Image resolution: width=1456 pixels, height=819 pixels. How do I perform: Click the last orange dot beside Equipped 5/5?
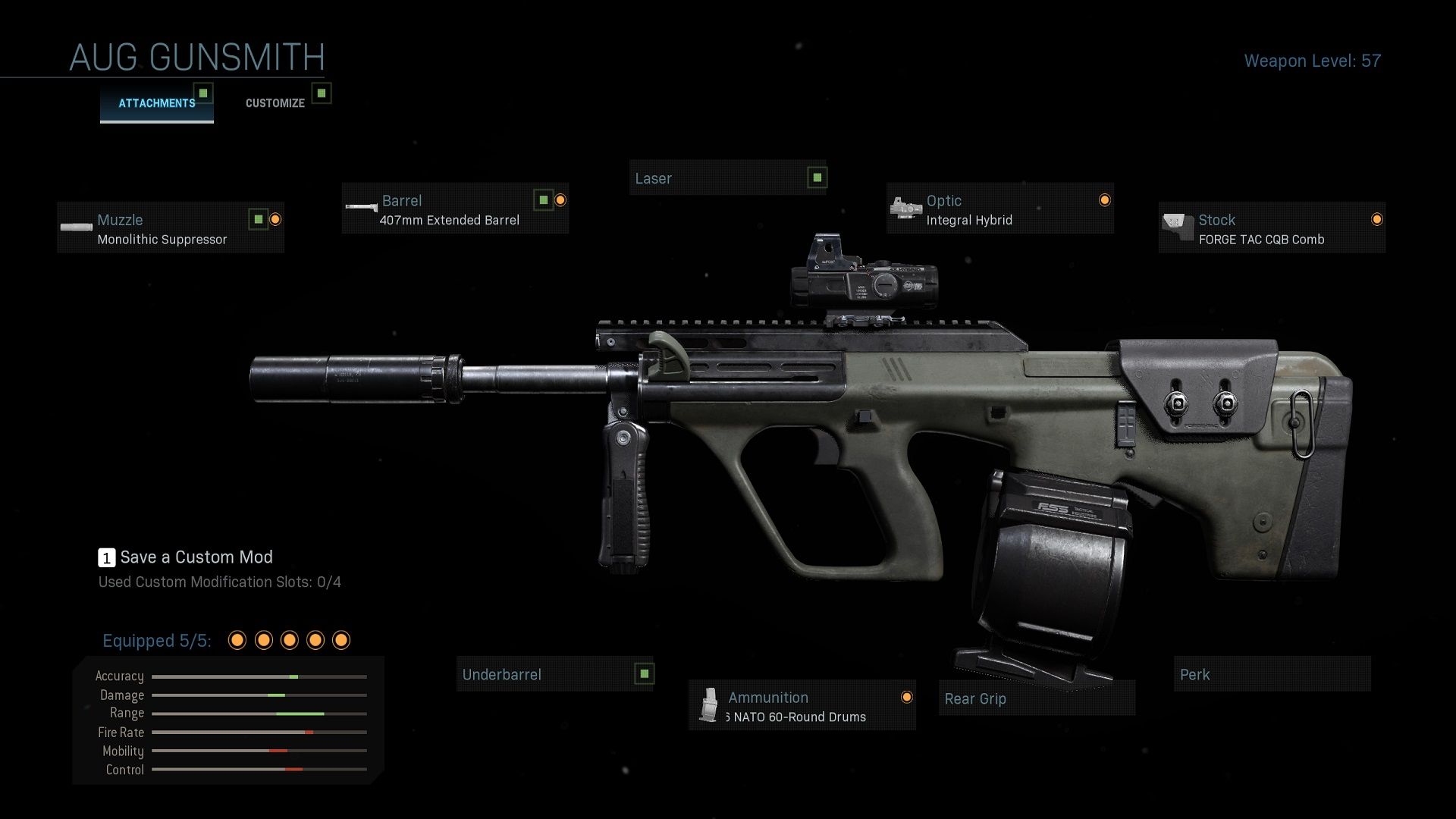click(340, 641)
